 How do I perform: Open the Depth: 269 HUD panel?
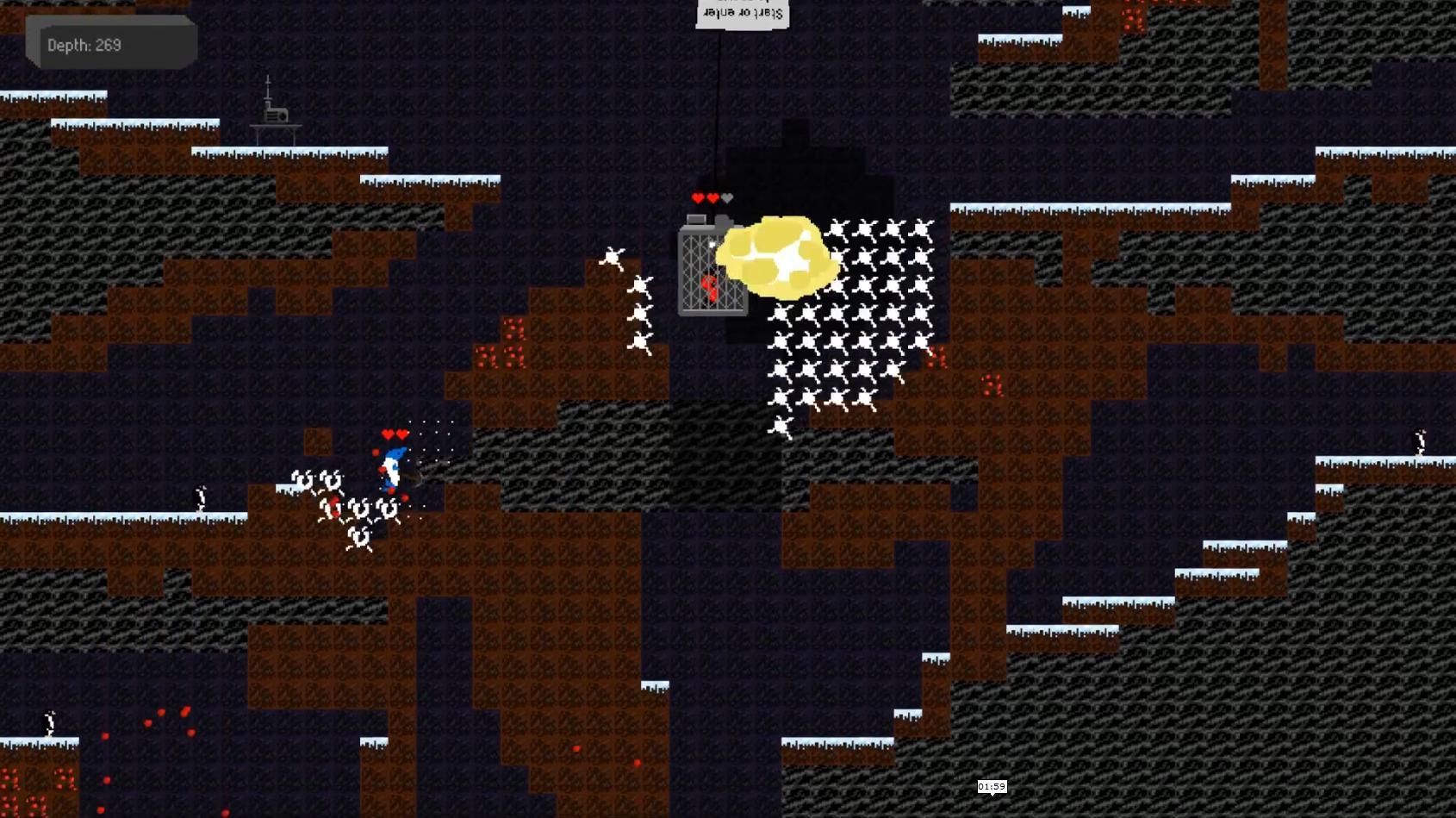[112, 41]
